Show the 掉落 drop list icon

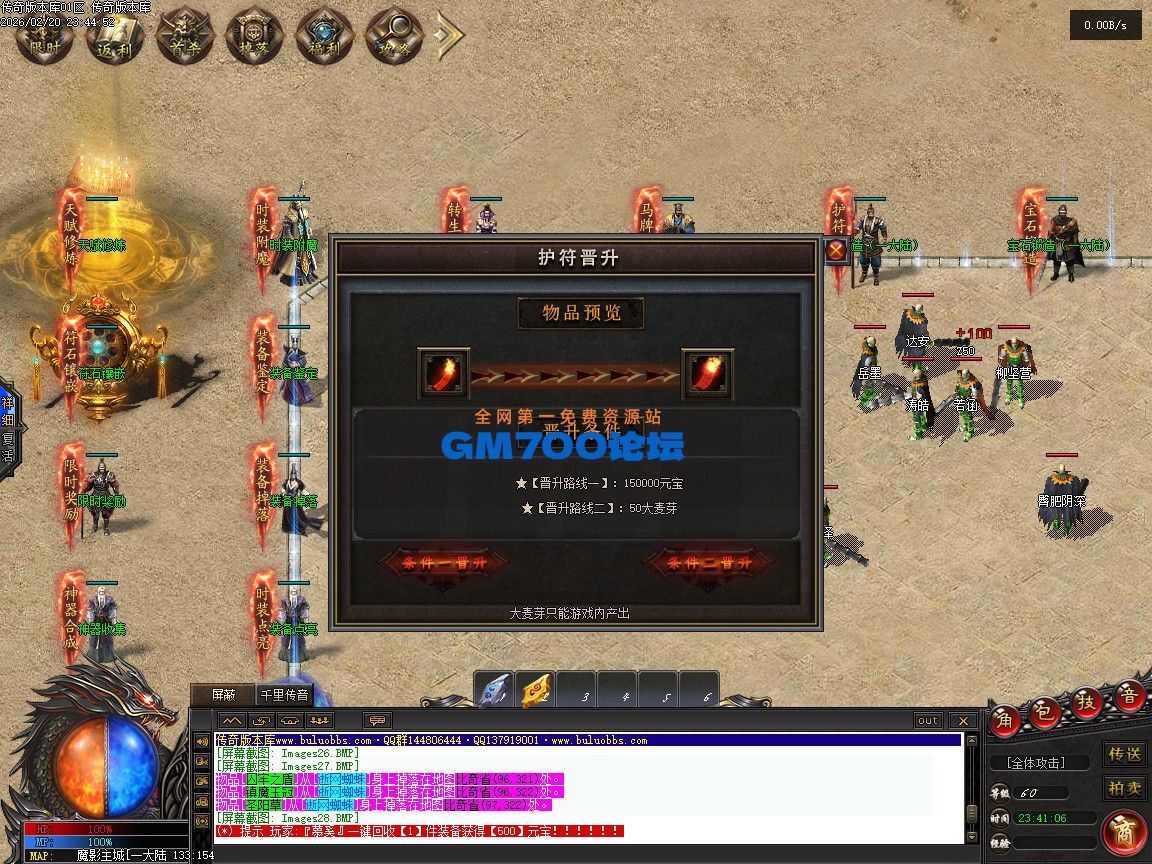[x=254, y=36]
